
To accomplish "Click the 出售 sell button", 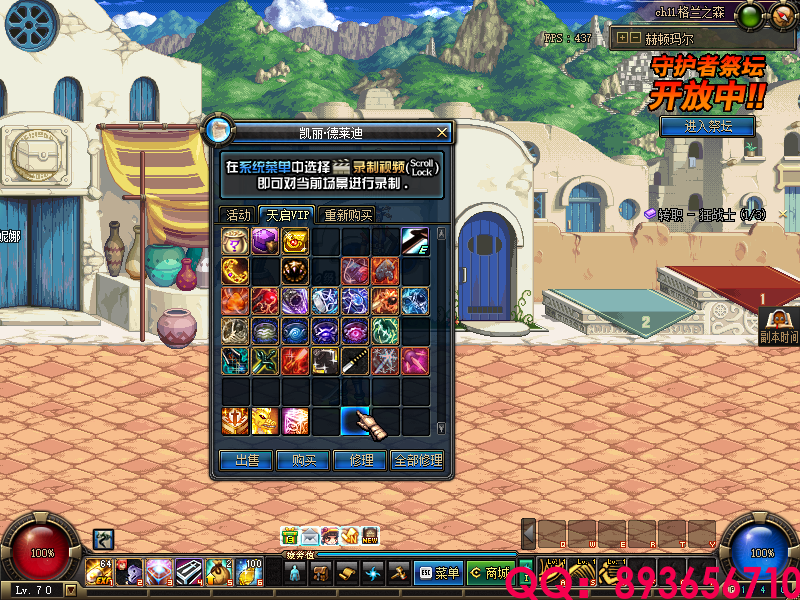I will (x=246, y=460).
